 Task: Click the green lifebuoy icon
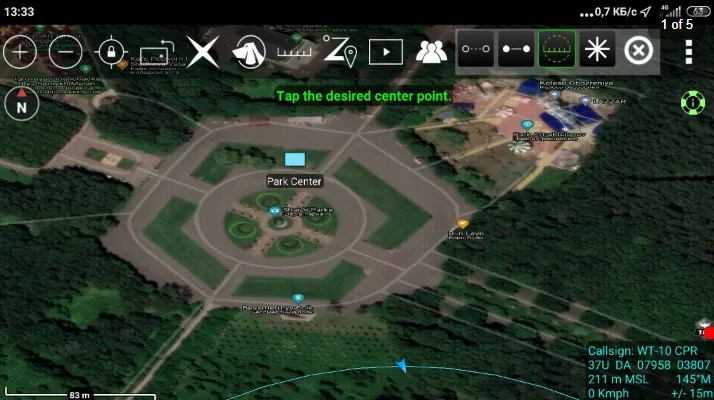click(691, 101)
